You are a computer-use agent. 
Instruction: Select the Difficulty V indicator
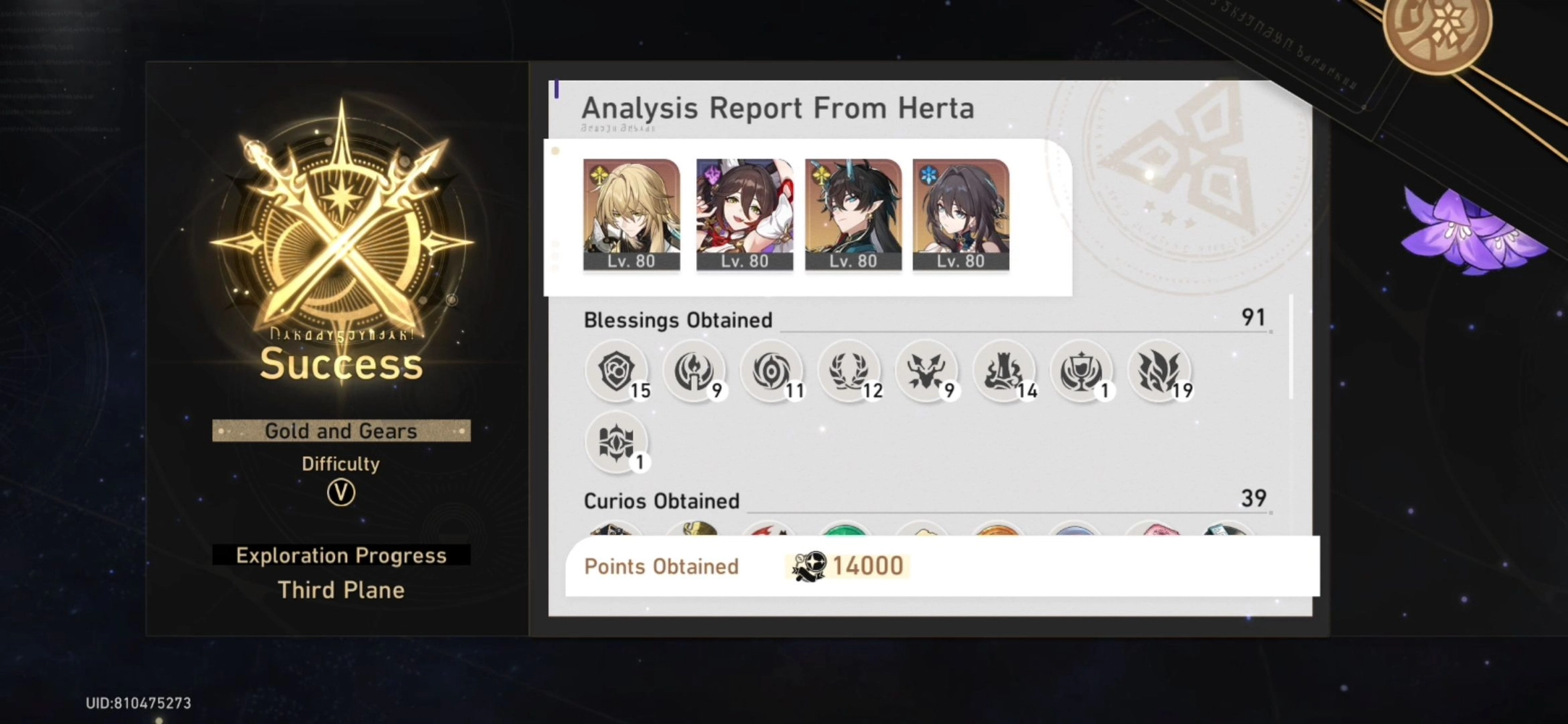click(x=341, y=490)
